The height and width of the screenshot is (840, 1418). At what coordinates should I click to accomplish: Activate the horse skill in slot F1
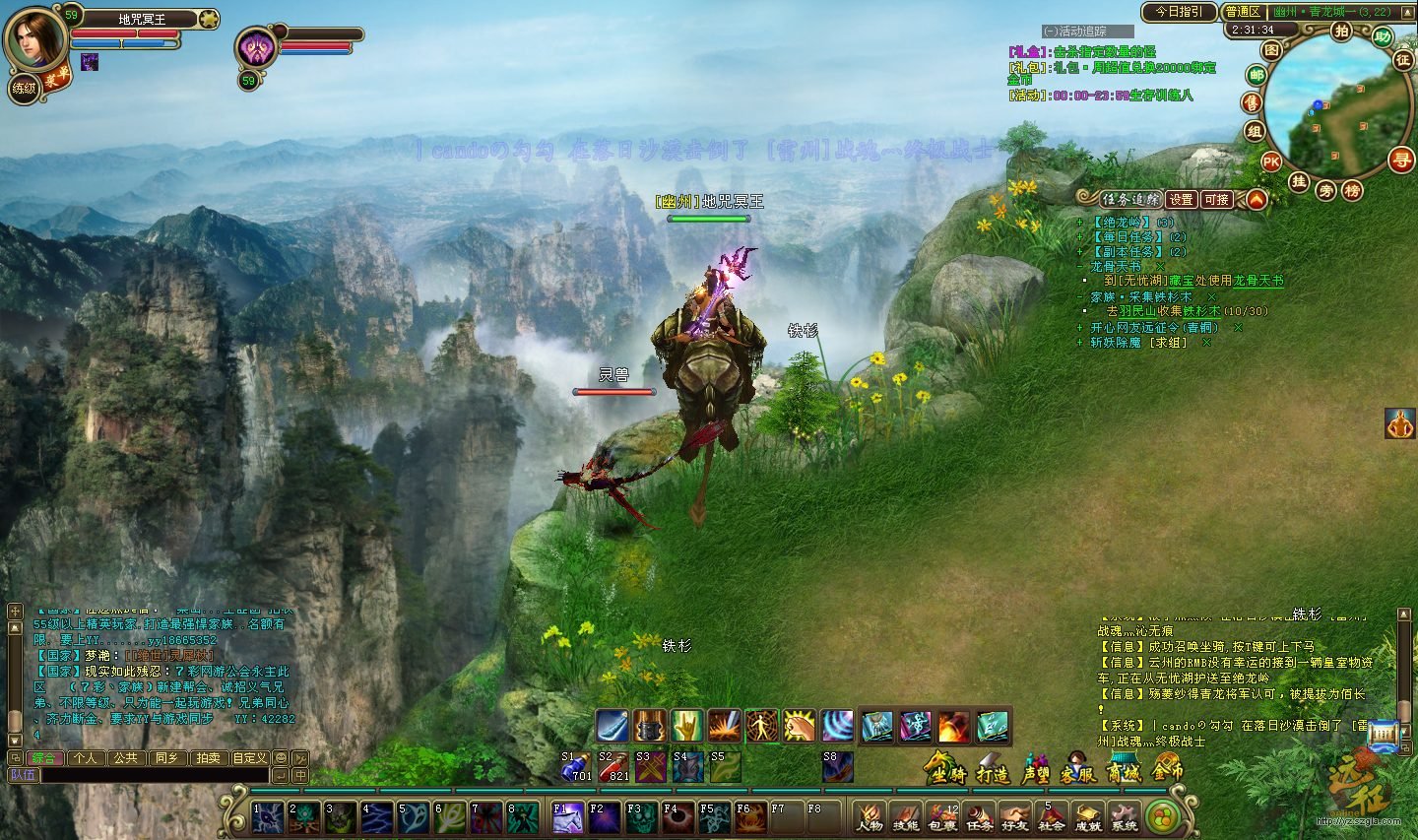point(566,817)
